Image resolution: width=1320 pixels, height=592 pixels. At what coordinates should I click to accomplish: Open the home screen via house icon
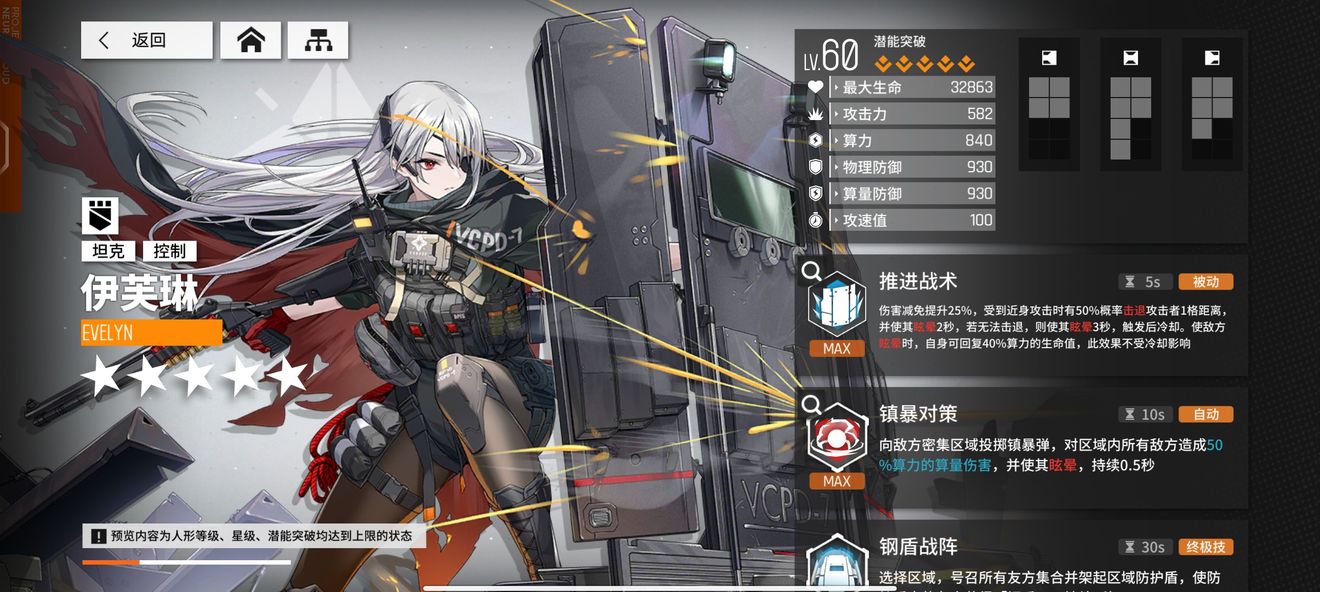(x=250, y=41)
